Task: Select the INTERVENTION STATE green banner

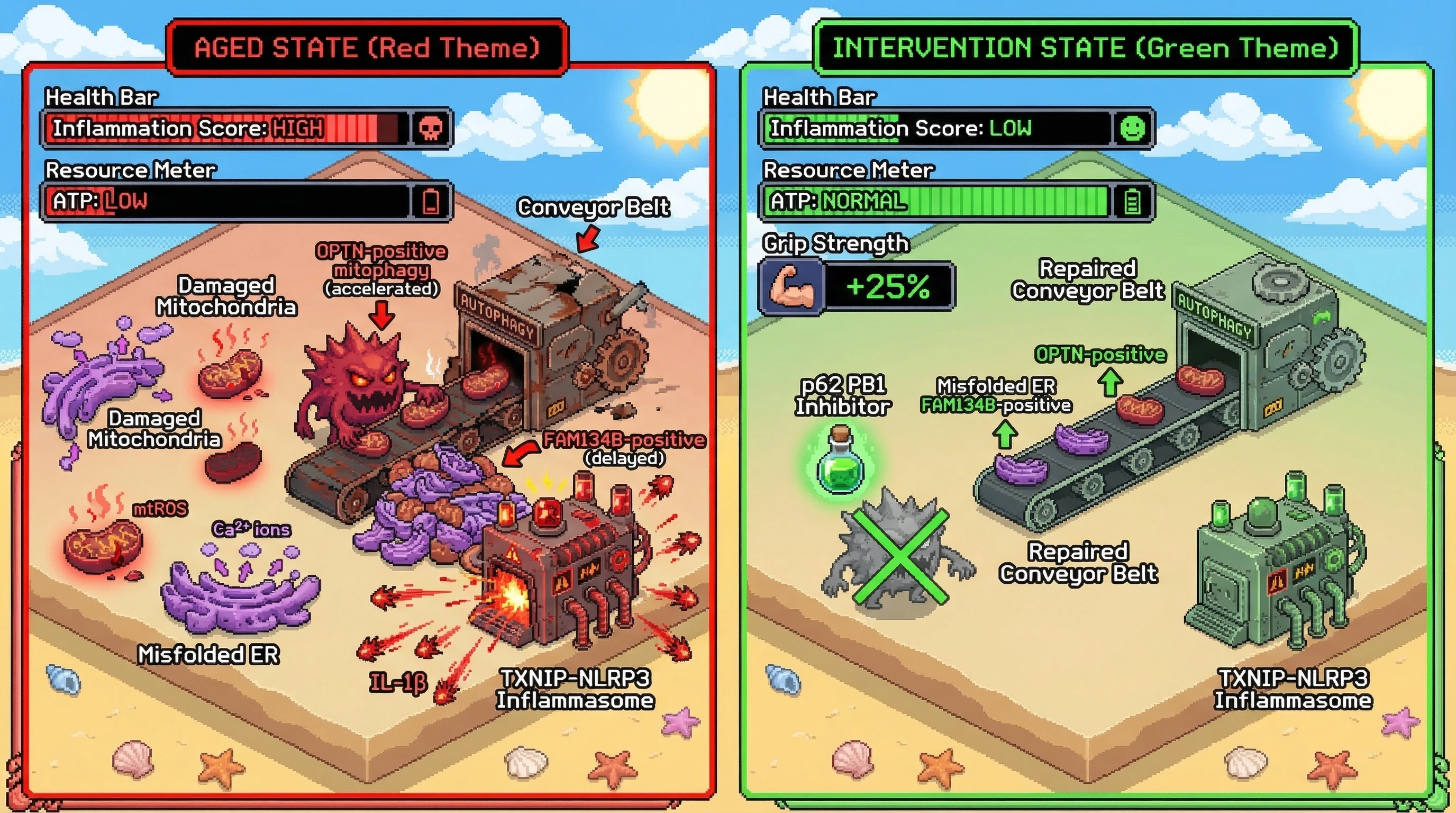Action: 1085,48
